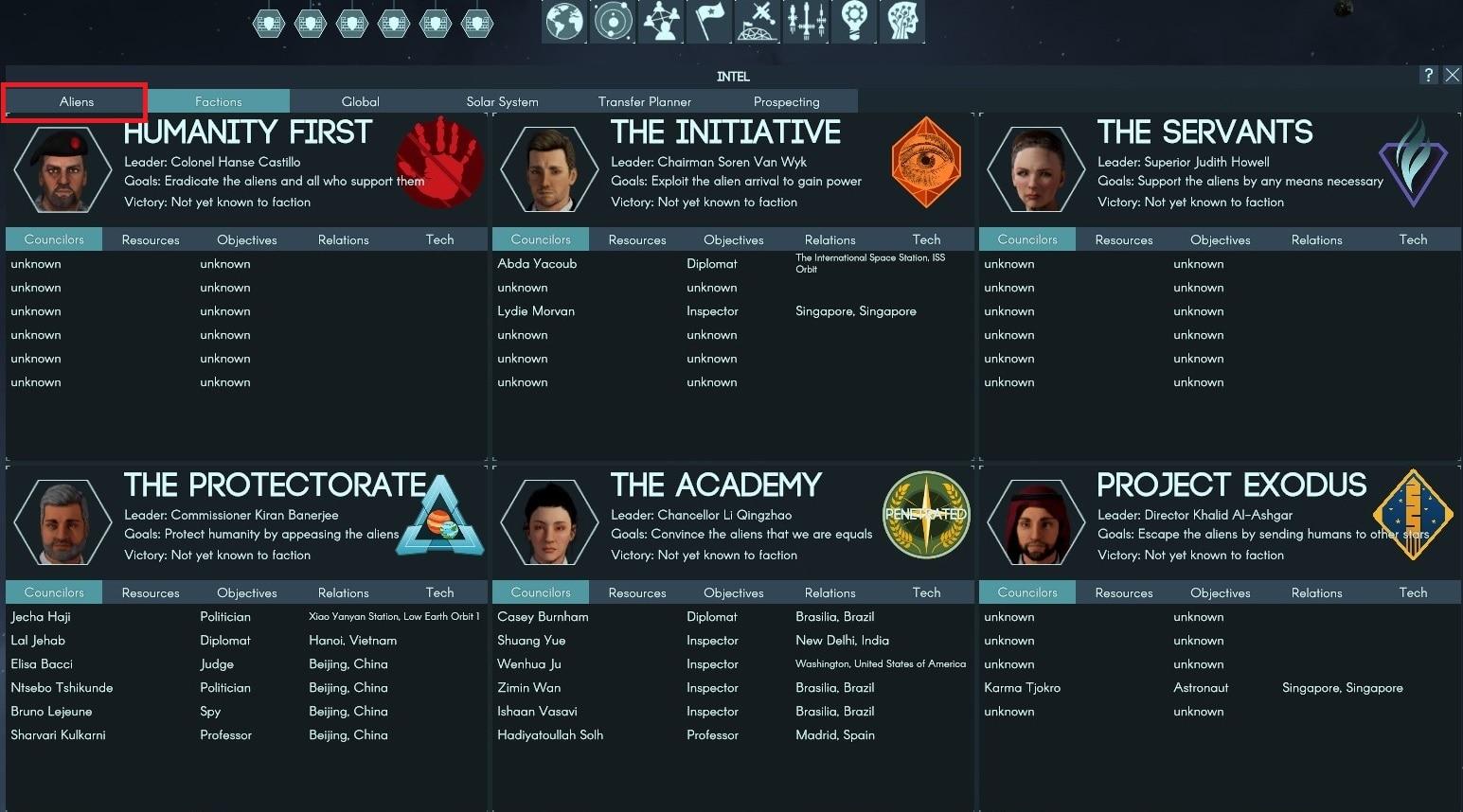This screenshot has width=1463, height=812.
Task: Select councilor Abda Yacoub in The Initiative
Action: [537, 264]
